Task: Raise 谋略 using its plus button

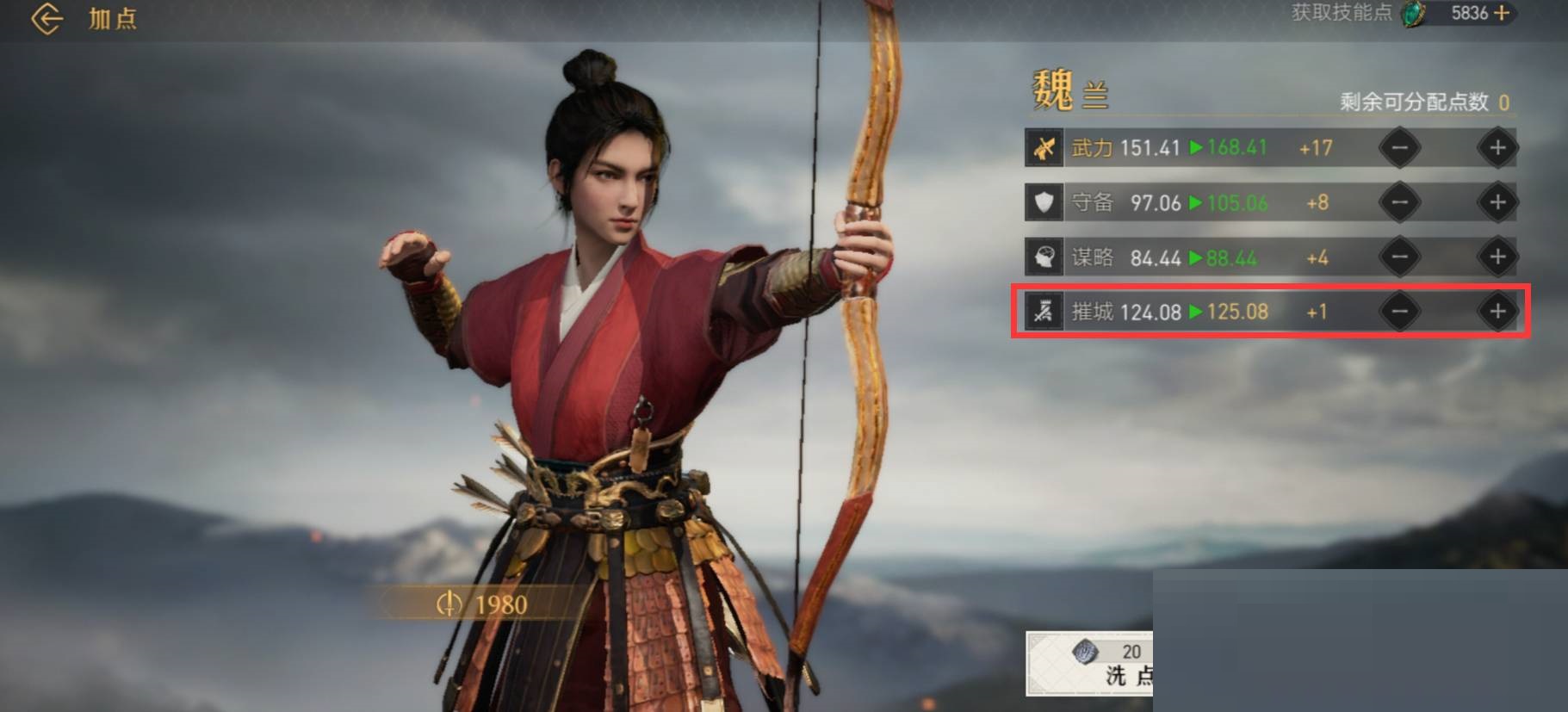Action: [x=1497, y=257]
